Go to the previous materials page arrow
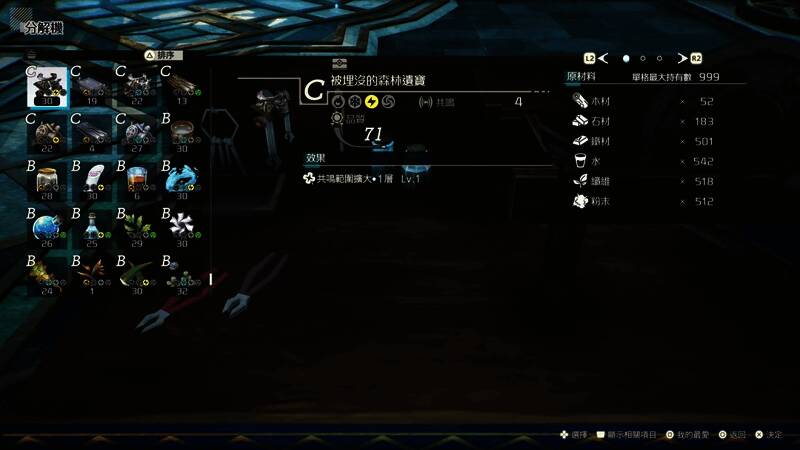The width and height of the screenshot is (800, 450). pos(602,59)
